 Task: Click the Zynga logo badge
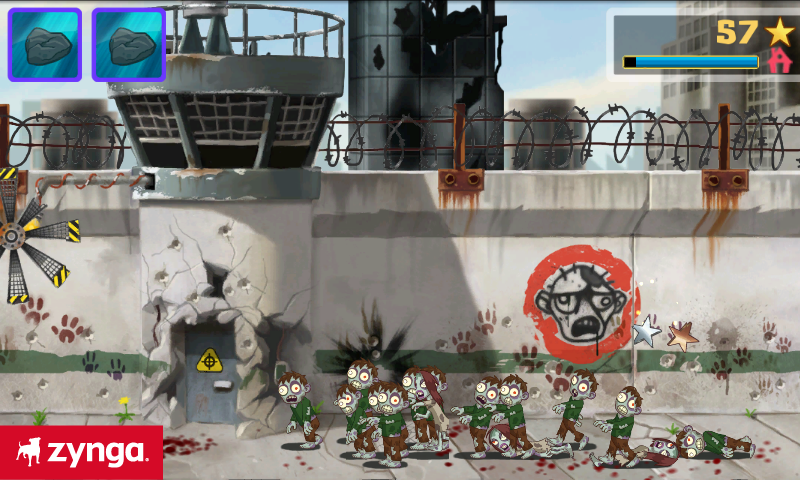[81, 453]
